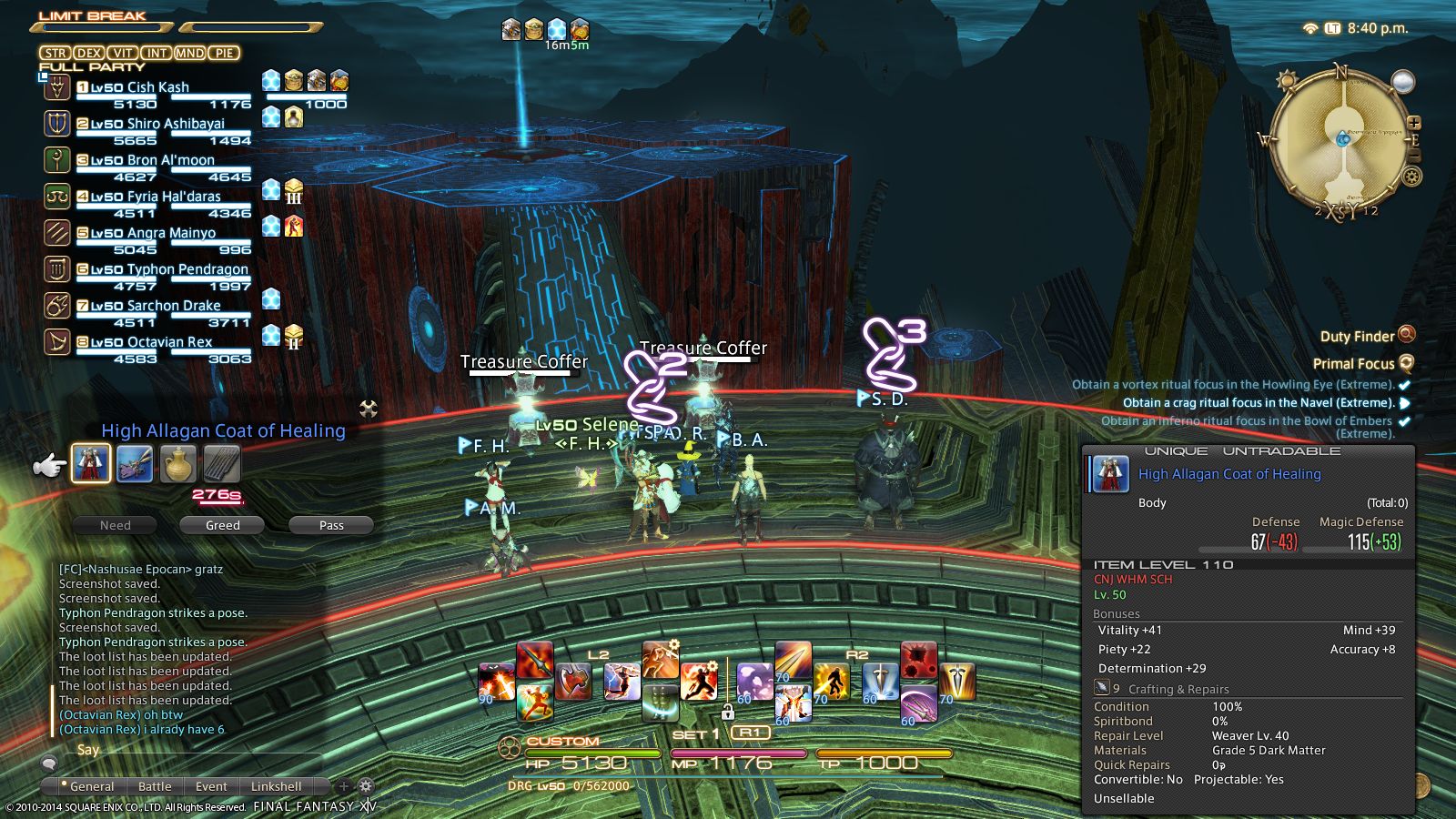Choose the blue weapon loot item
The height and width of the screenshot is (819, 1456).
click(135, 464)
